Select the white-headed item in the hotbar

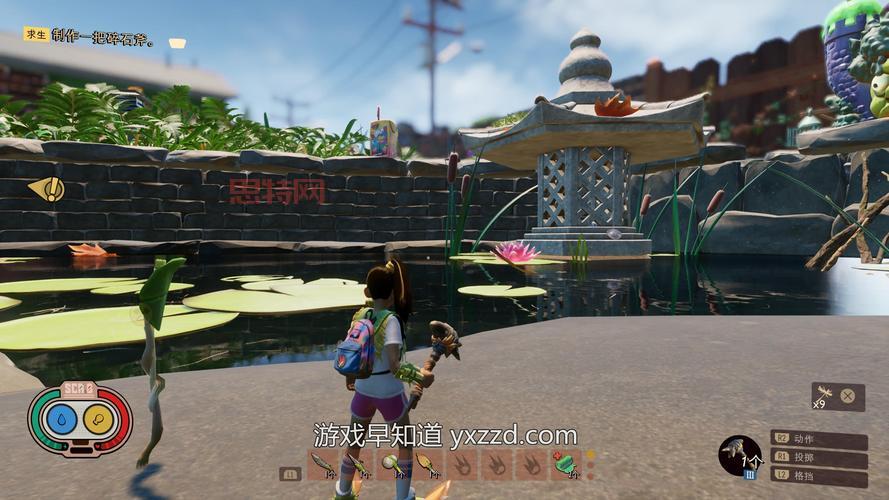391,464
